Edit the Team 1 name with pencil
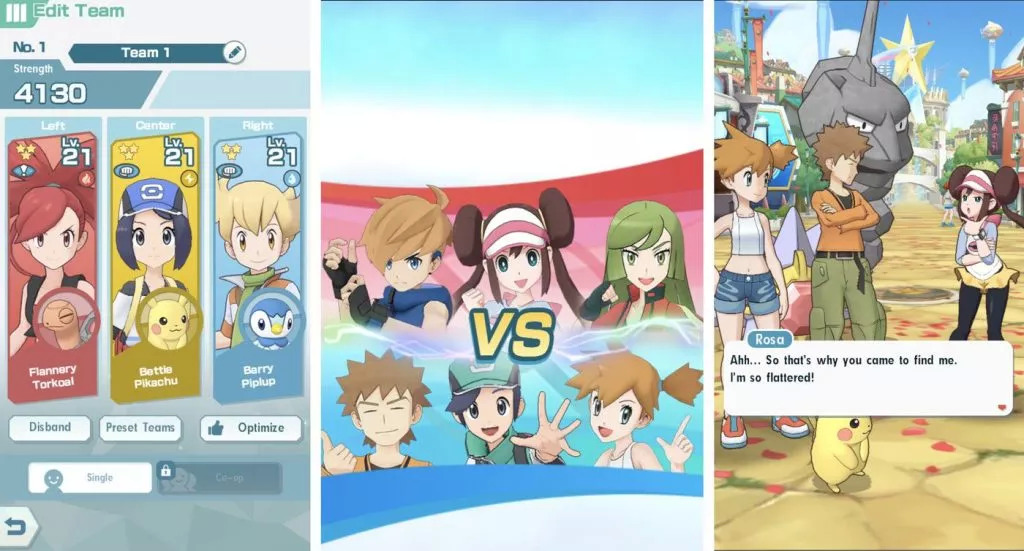 (234, 52)
